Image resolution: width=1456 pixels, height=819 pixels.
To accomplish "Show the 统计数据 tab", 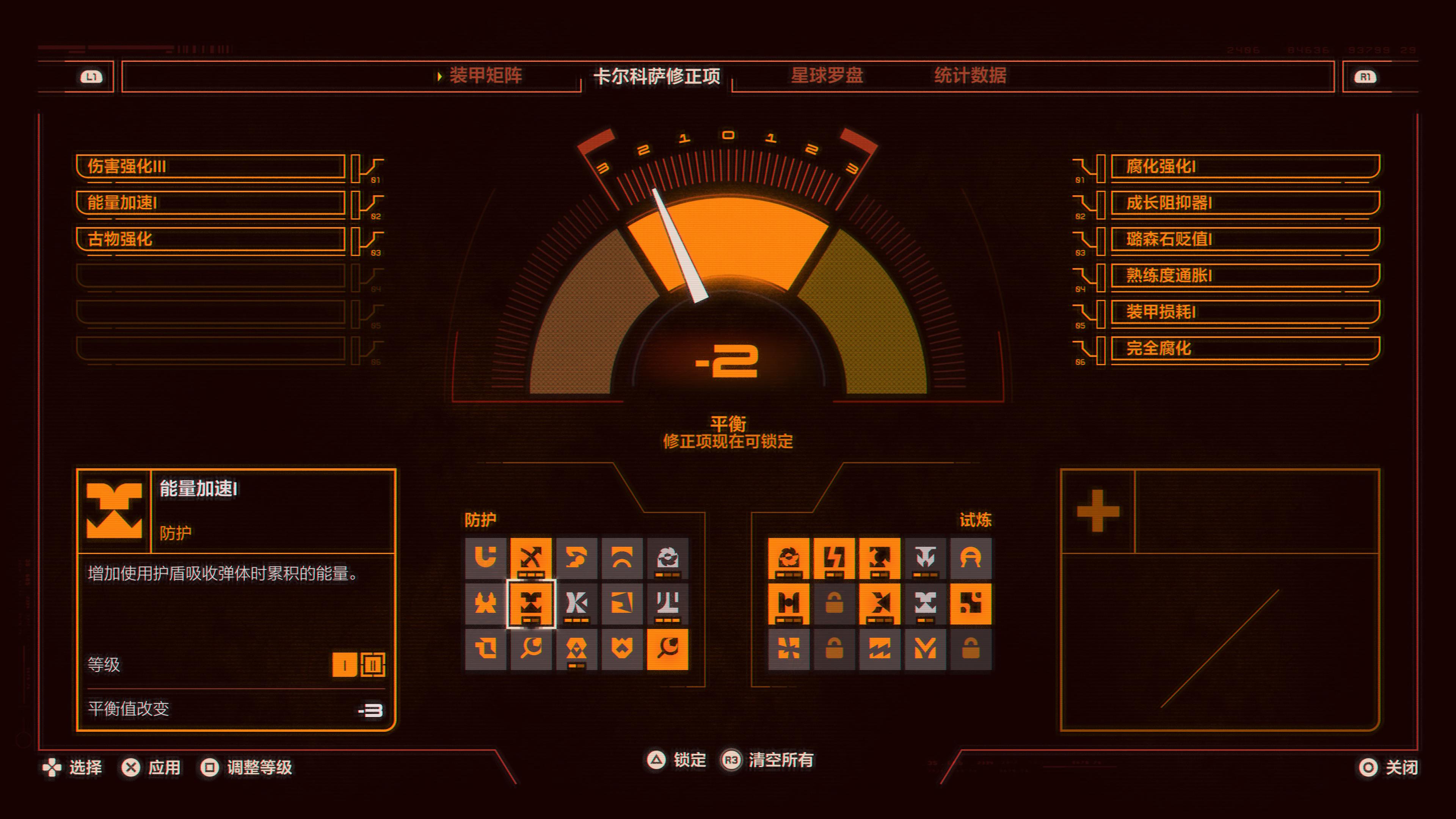I will click(x=970, y=75).
